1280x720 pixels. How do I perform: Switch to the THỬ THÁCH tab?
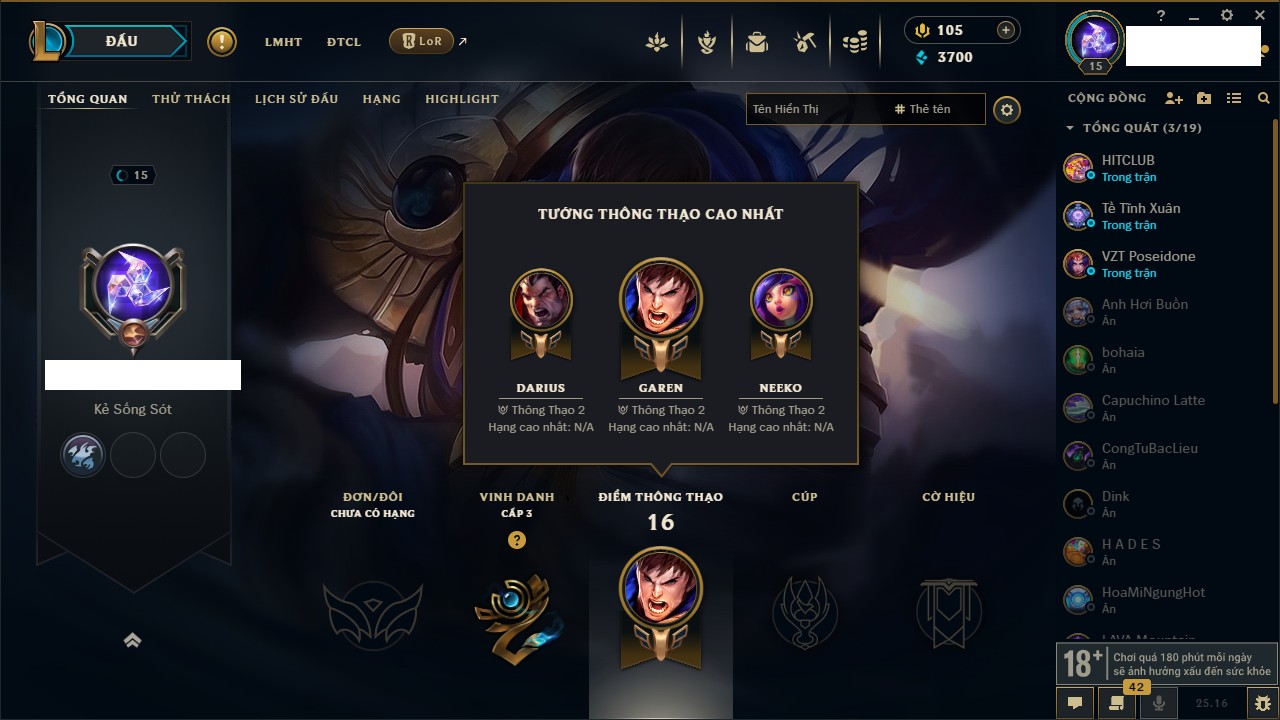pos(191,99)
